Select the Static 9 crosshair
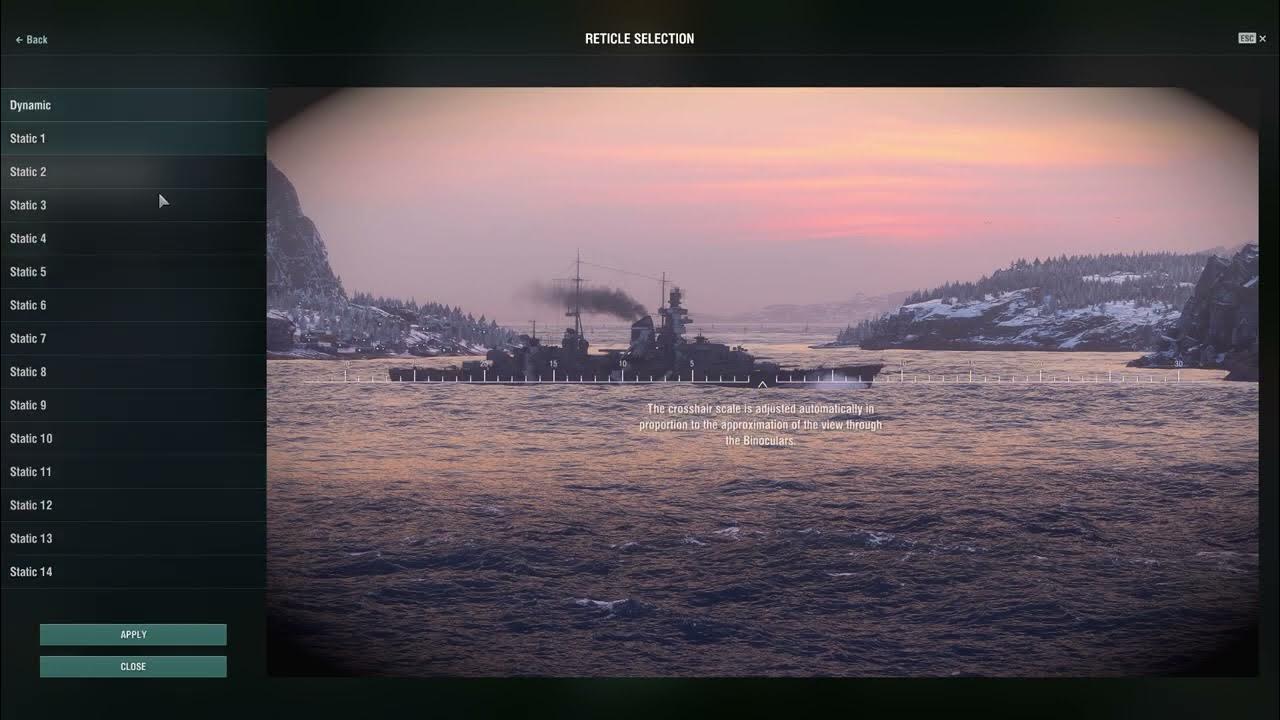The height and width of the screenshot is (720, 1280). pyautogui.click(x=100, y=405)
